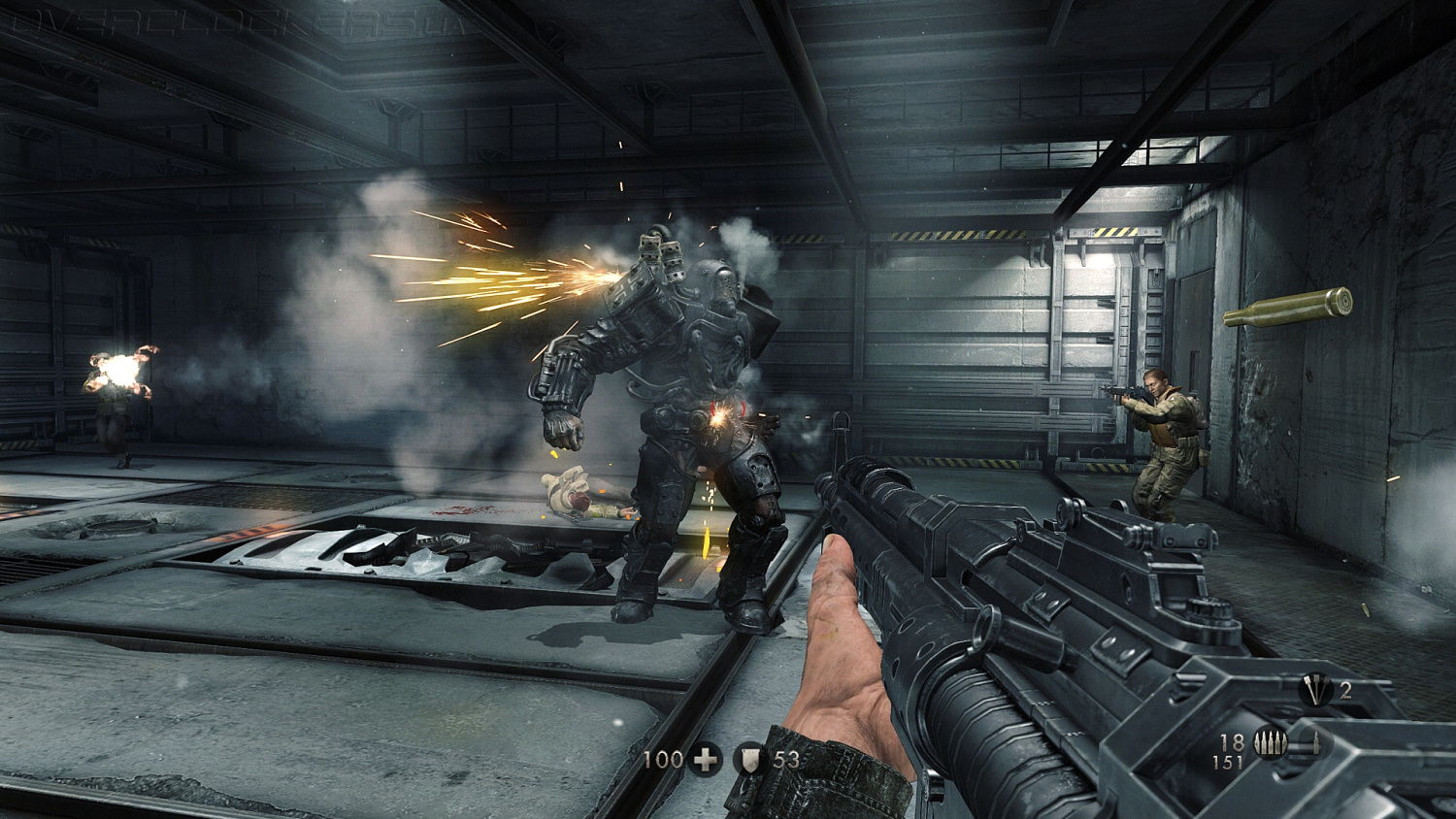Click the health cross icon in the HUD

pyautogui.click(x=704, y=759)
